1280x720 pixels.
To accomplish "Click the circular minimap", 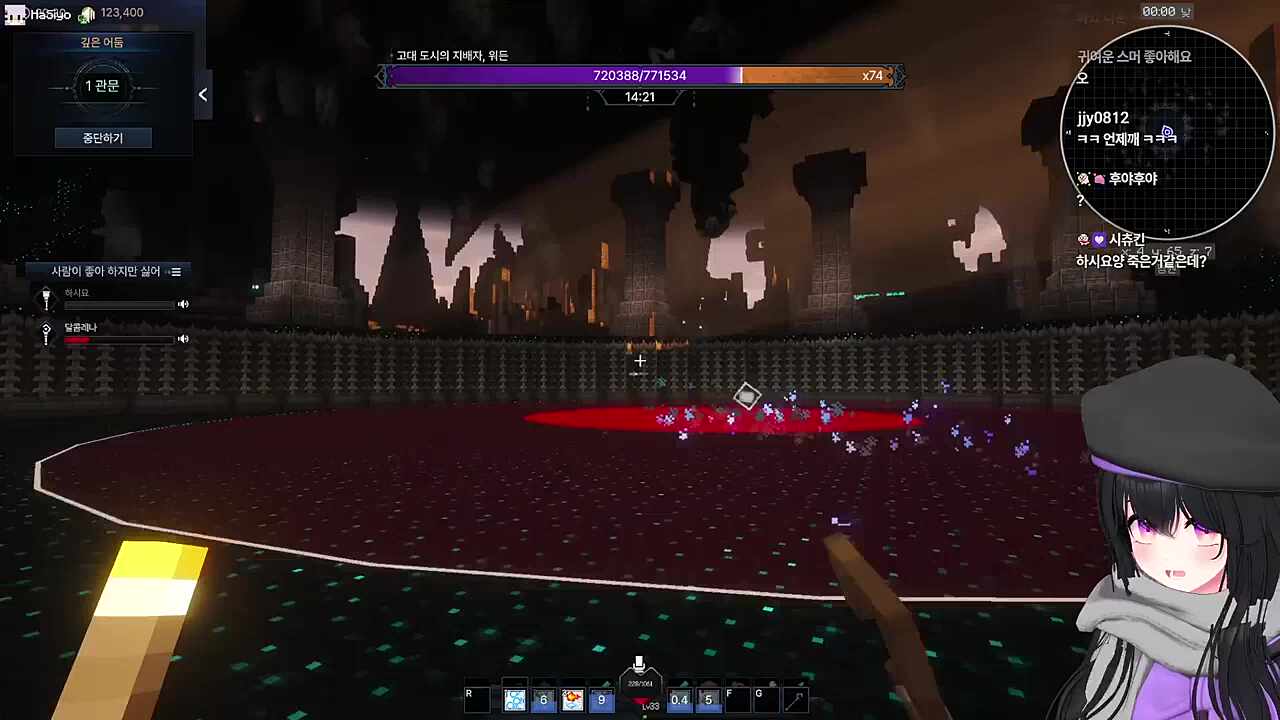I will coord(1166,133).
